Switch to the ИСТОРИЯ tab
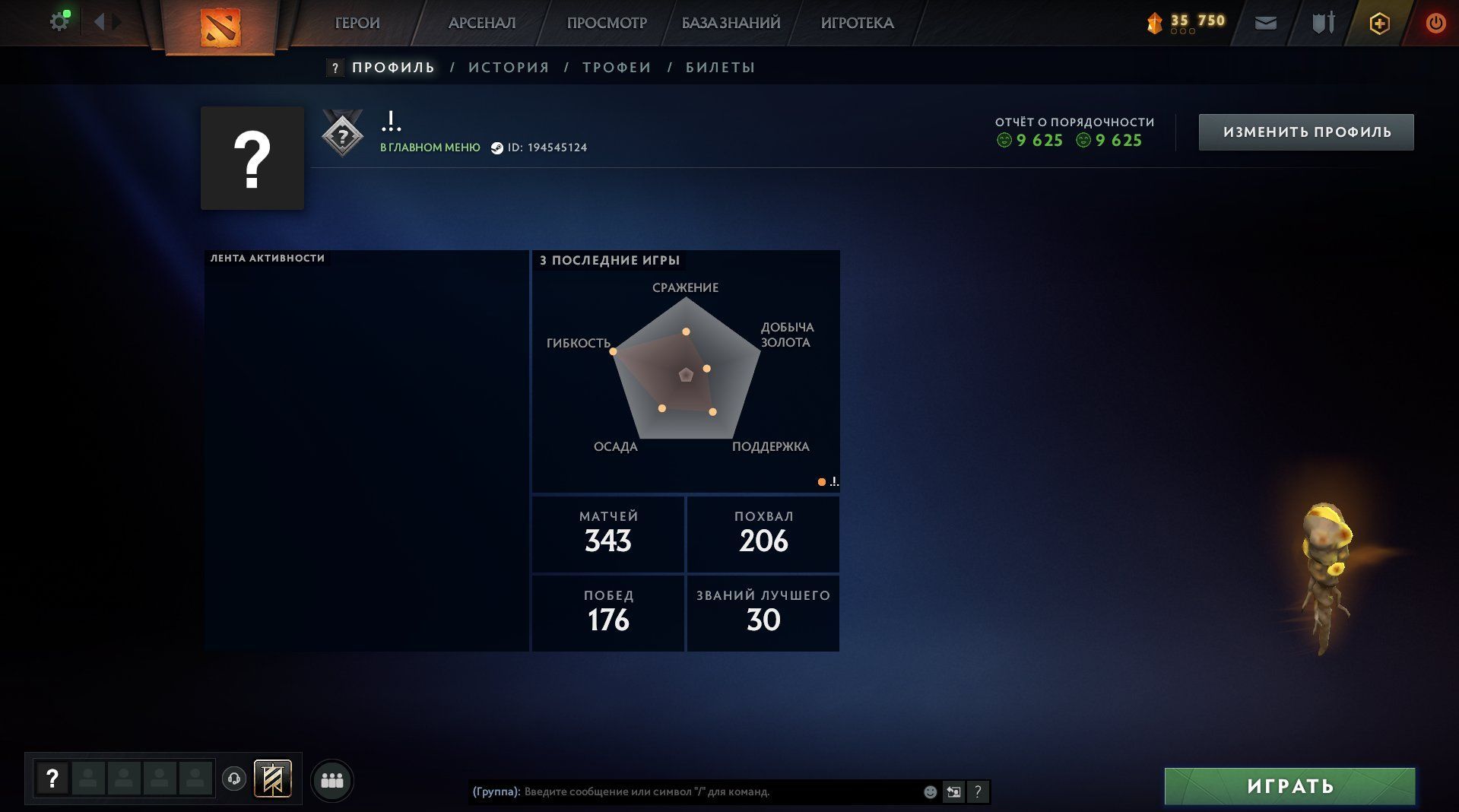This screenshot has height=812, width=1459. tap(509, 68)
